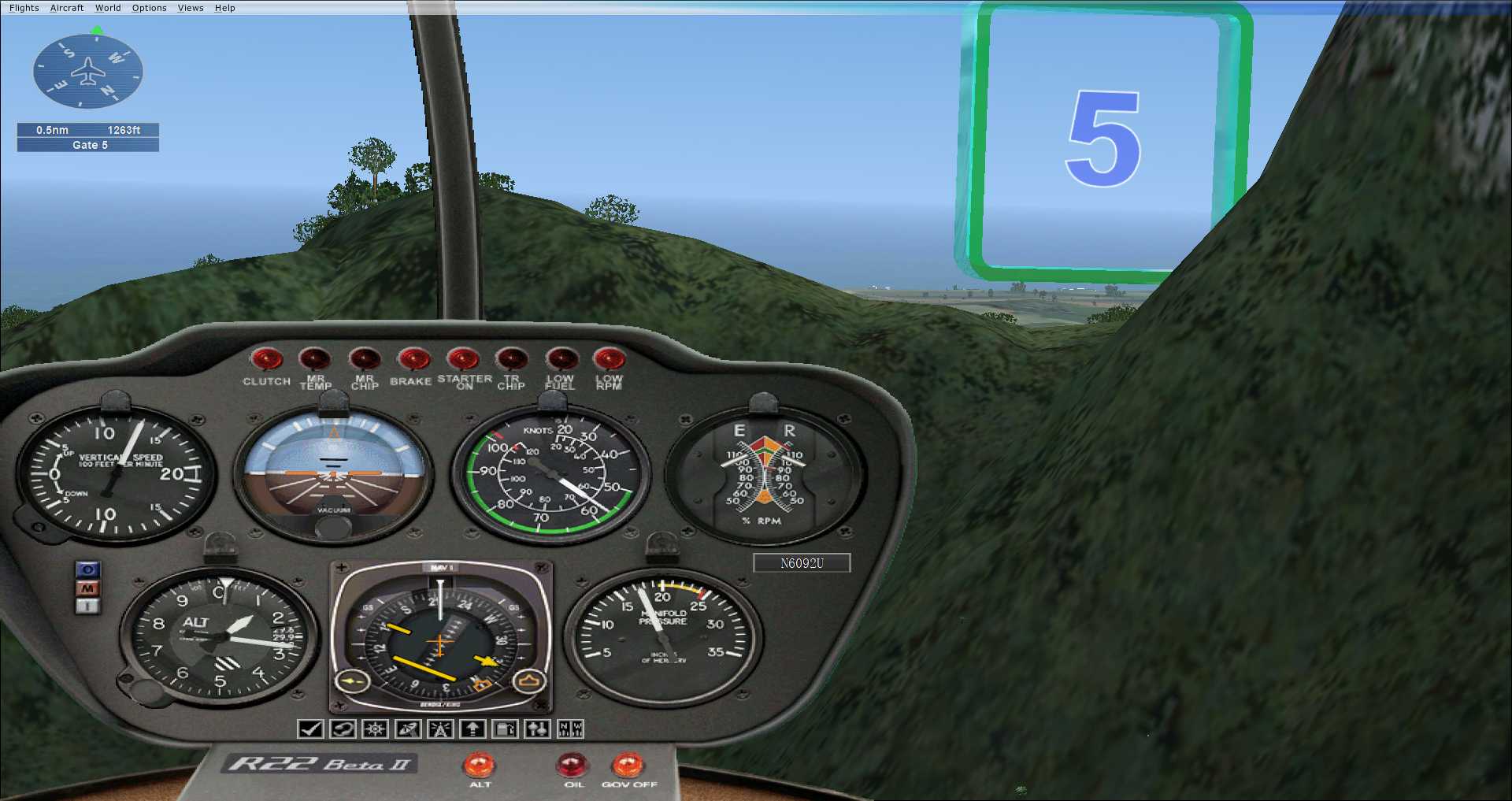
Task: Open the Aircraft menu
Action: click(x=67, y=8)
